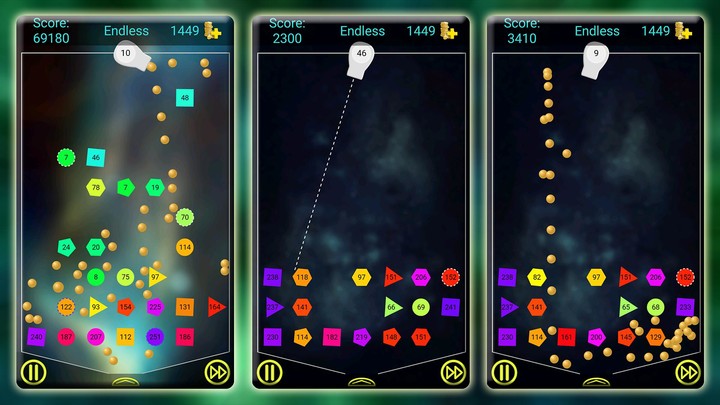Pause the game showing score 3410
This screenshot has width=720, height=405.
tap(504, 373)
